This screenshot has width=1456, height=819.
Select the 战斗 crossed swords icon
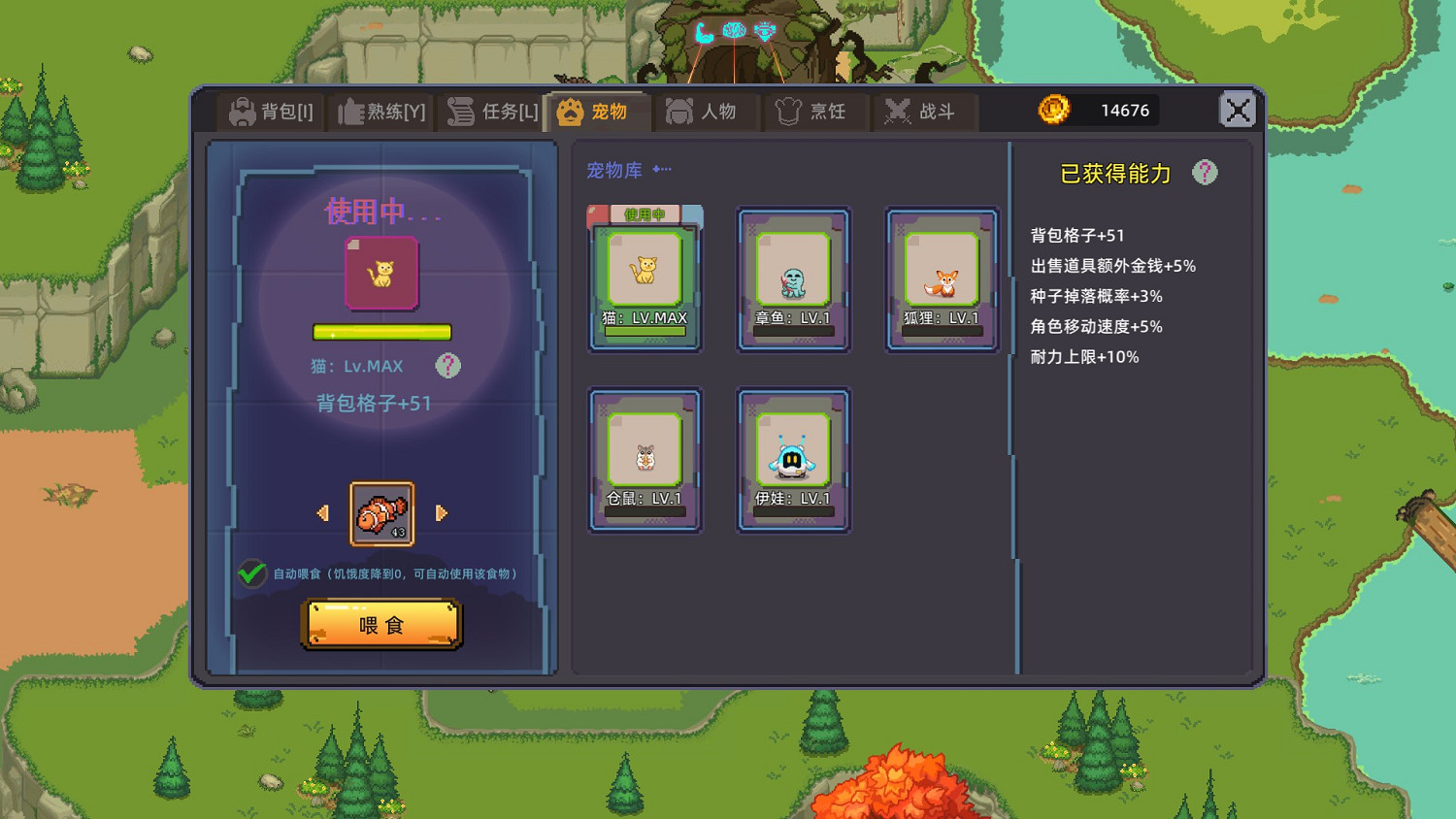click(895, 111)
